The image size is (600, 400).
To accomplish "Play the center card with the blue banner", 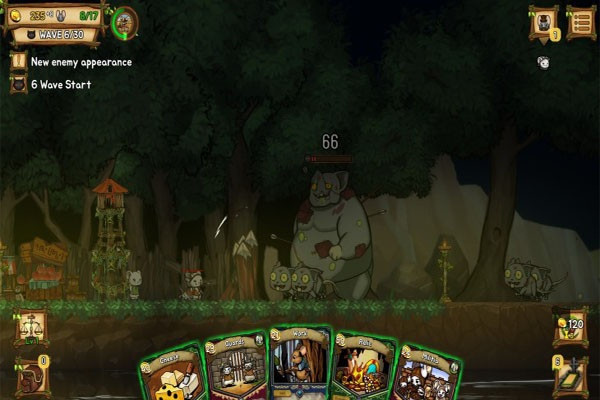I will (x=300, y=362).
